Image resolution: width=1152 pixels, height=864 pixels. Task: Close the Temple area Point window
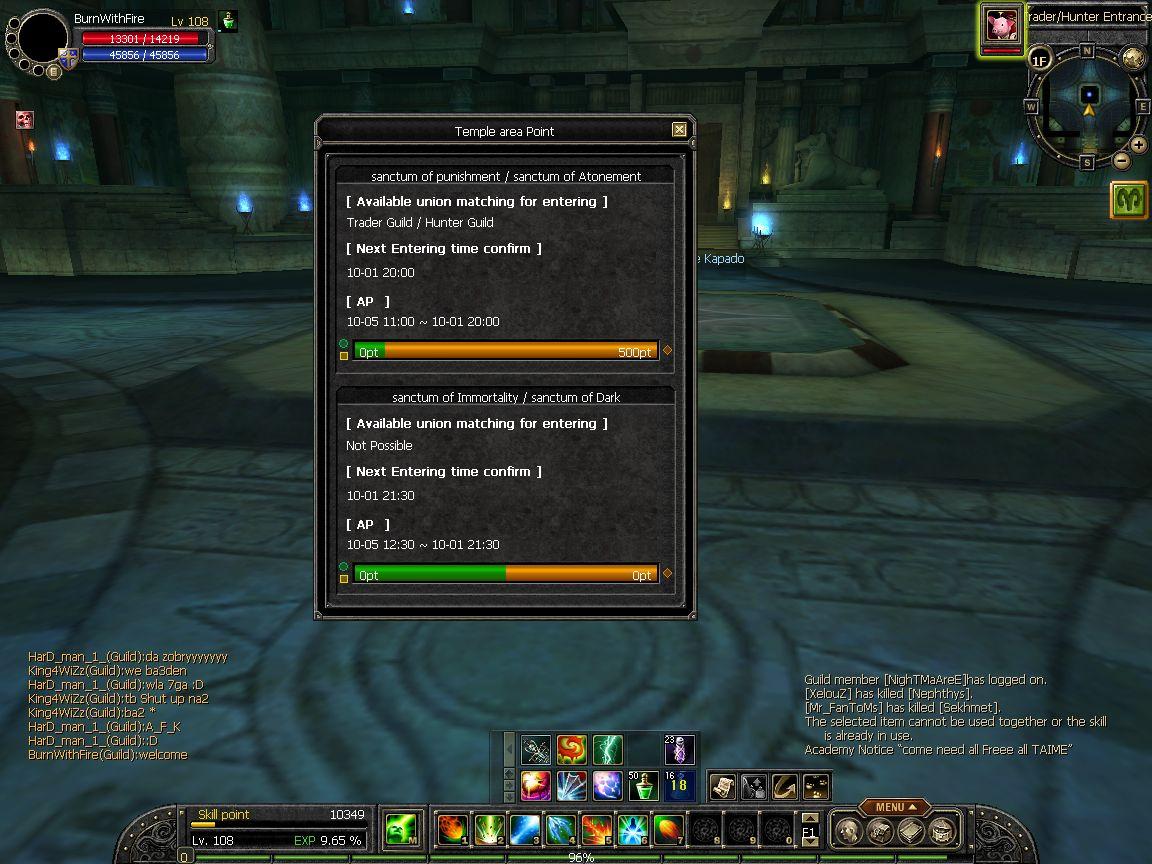[x=679, y=130]
